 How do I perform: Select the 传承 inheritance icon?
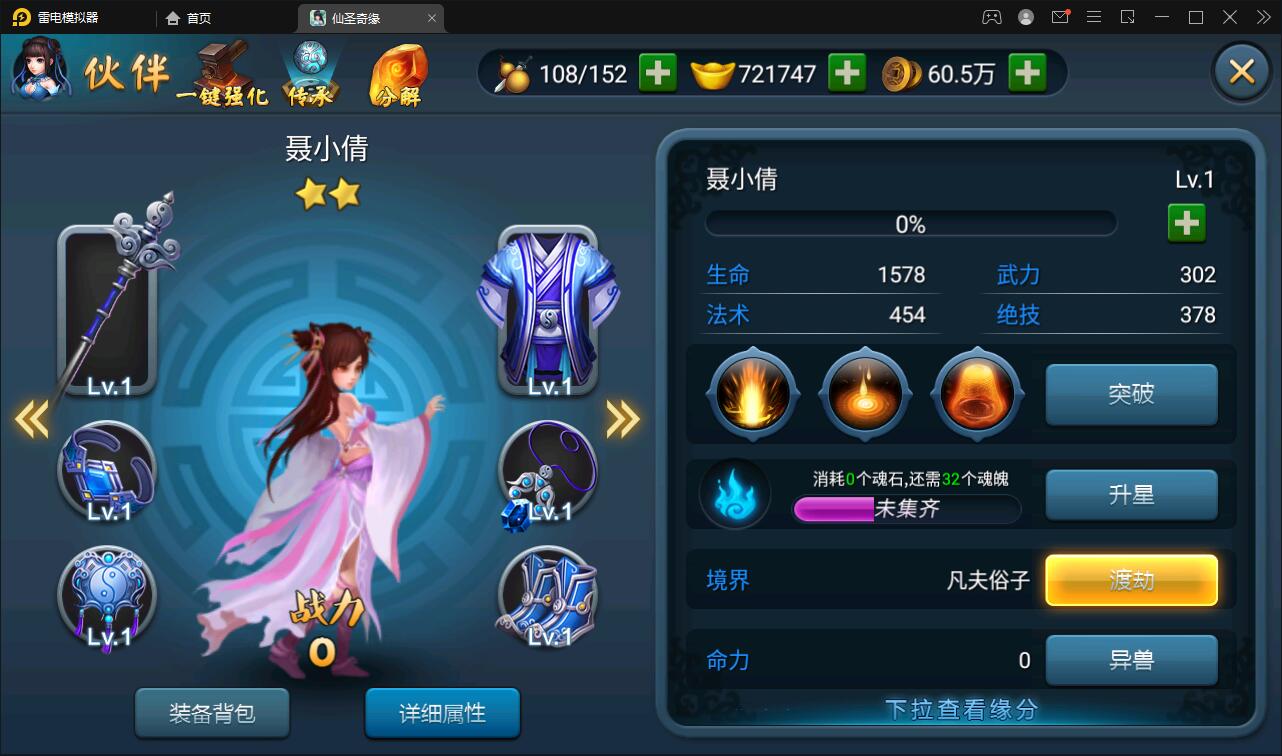tap(310, 70)
